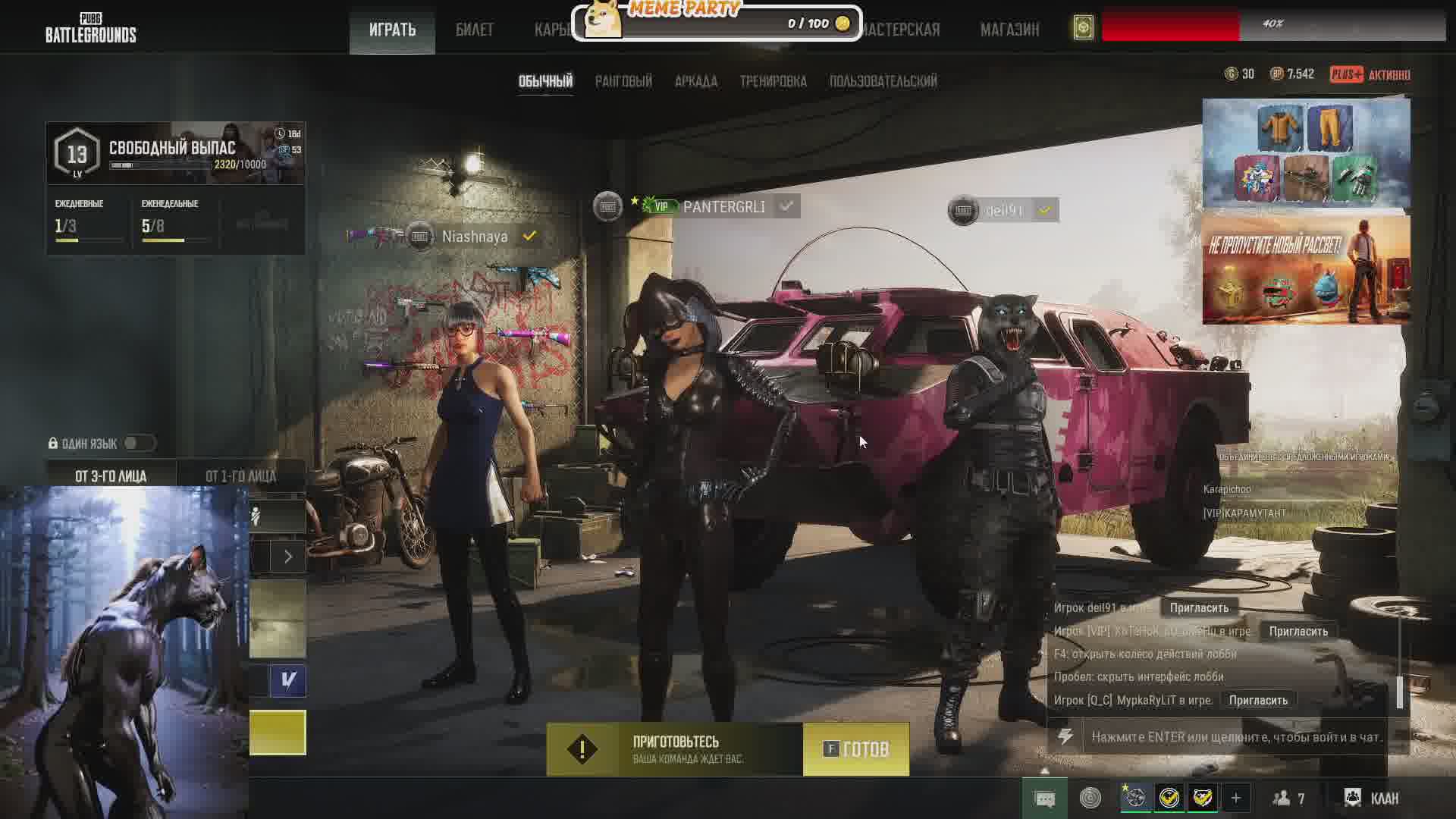
Task: Switch to Аркада mode
Action: click(x=695, y=81)
